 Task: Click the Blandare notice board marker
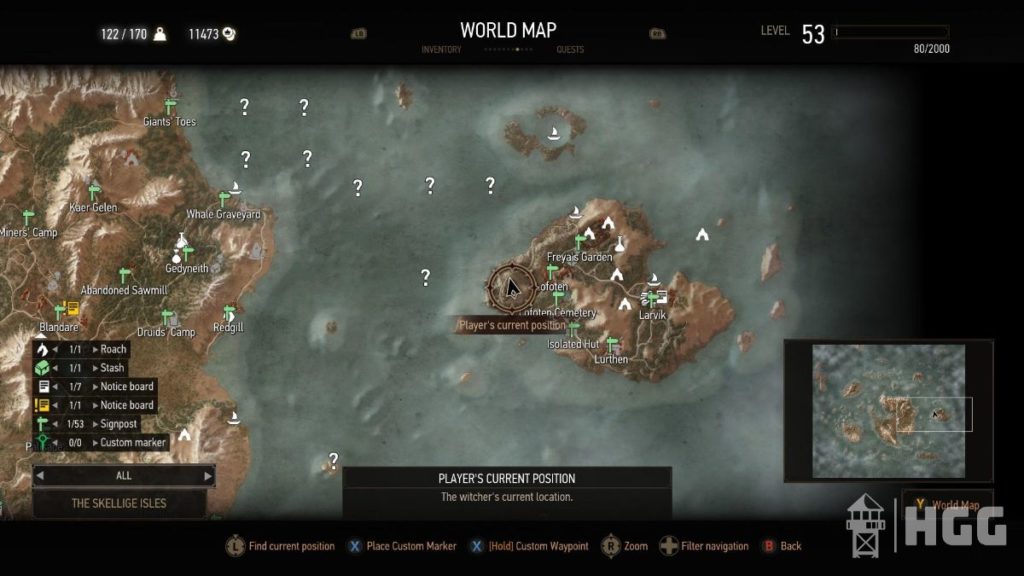pos(72,309)
